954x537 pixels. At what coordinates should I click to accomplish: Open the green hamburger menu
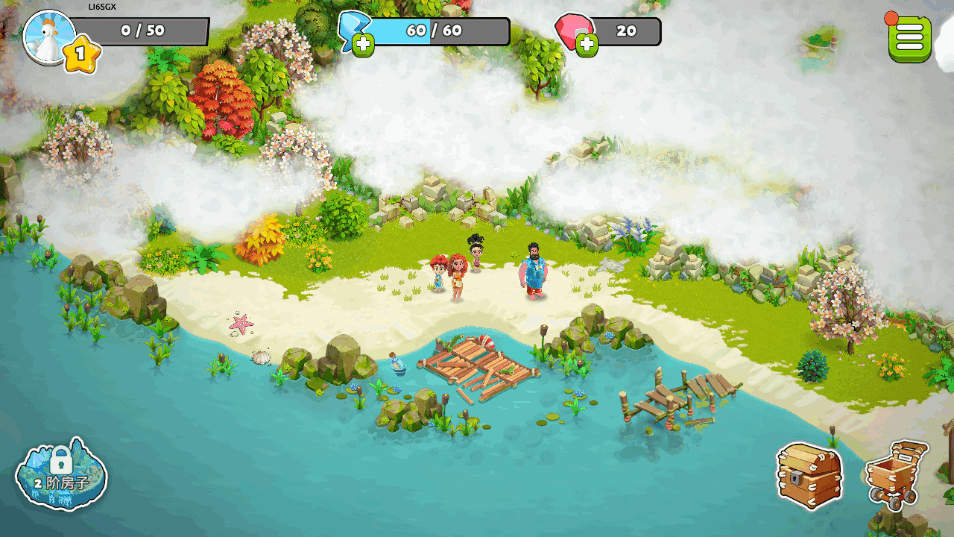tap(909, 38)
